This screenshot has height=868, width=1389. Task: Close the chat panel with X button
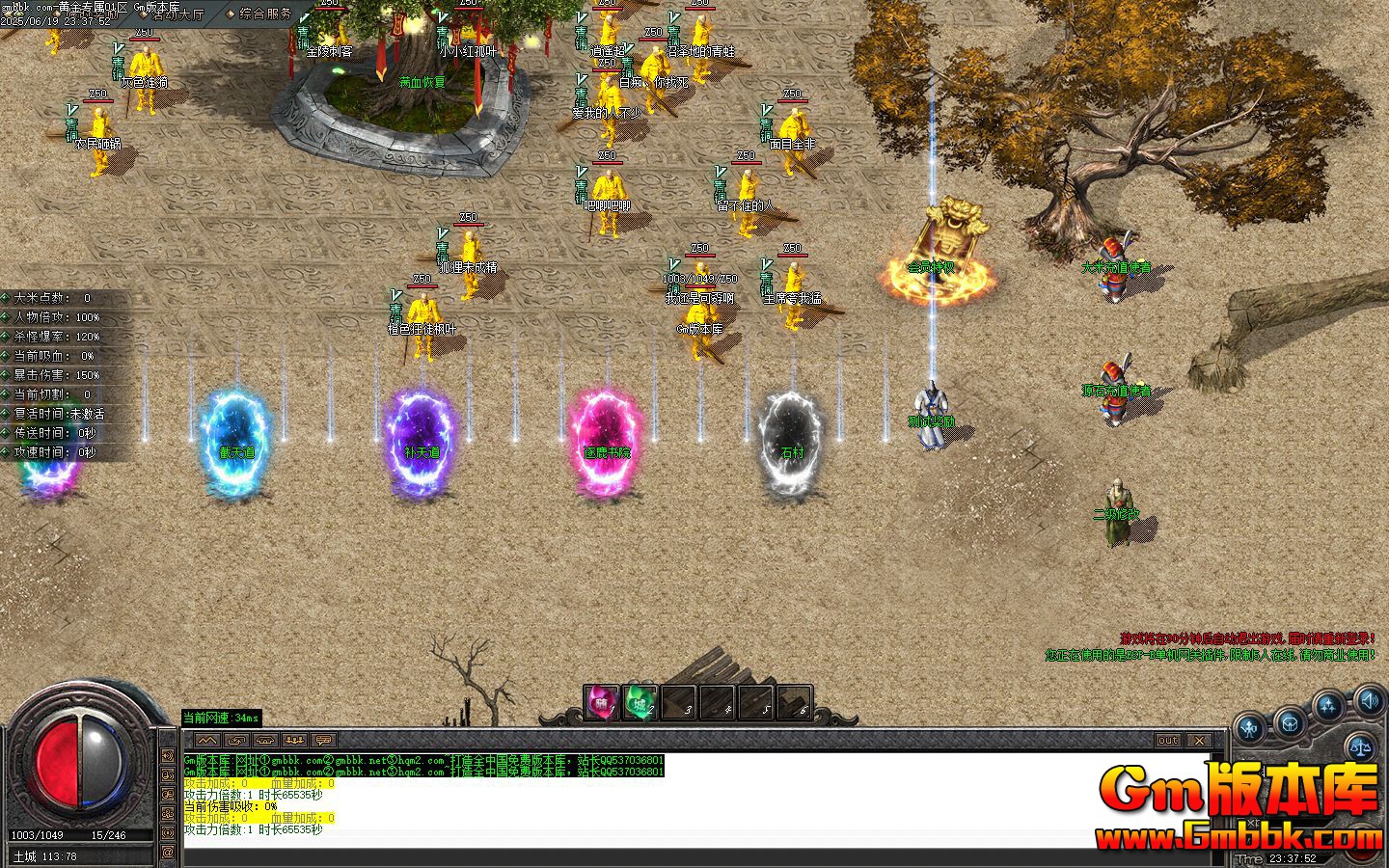coord(1198,740)
